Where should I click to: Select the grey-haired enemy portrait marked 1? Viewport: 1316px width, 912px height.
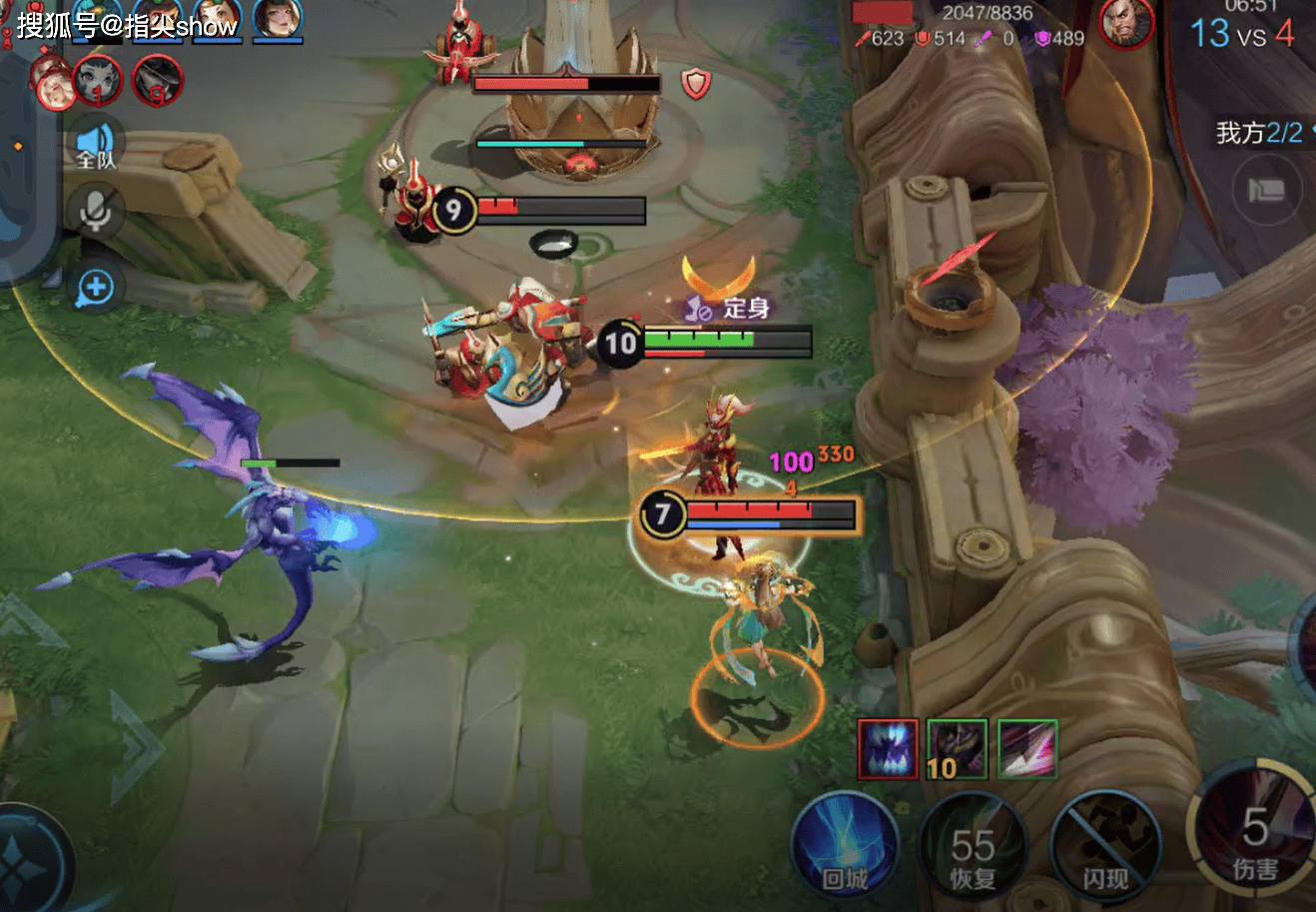click(98, 80)
